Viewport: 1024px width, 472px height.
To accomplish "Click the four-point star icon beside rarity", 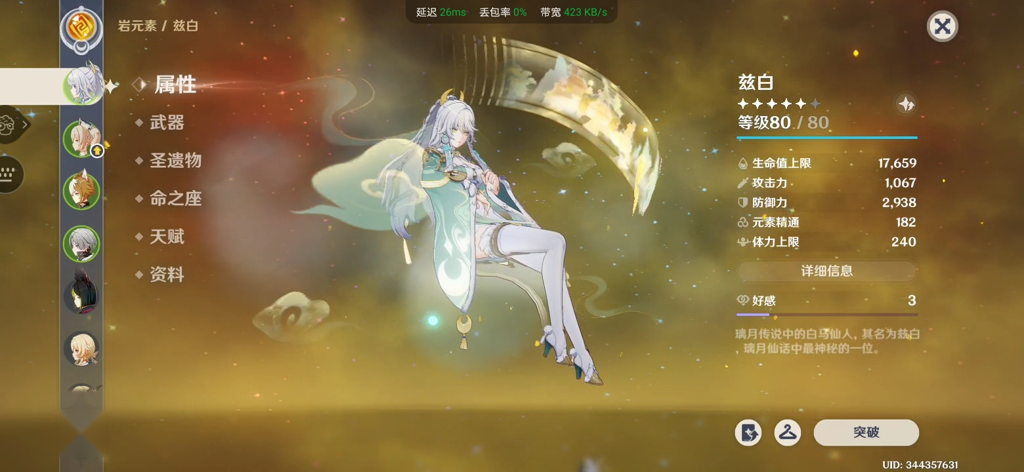I will pyautogui.click(x=905, y=104).
